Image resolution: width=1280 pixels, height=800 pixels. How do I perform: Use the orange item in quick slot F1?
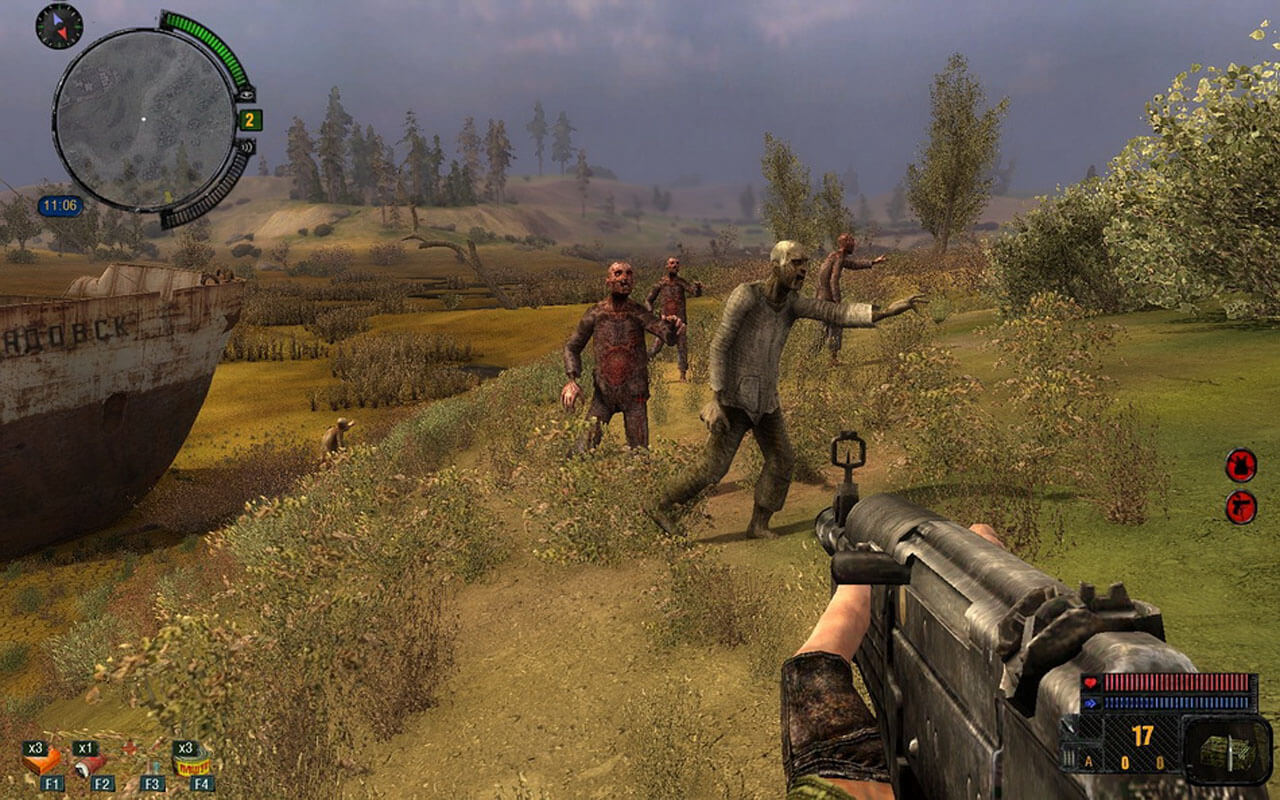click(42, 763)
